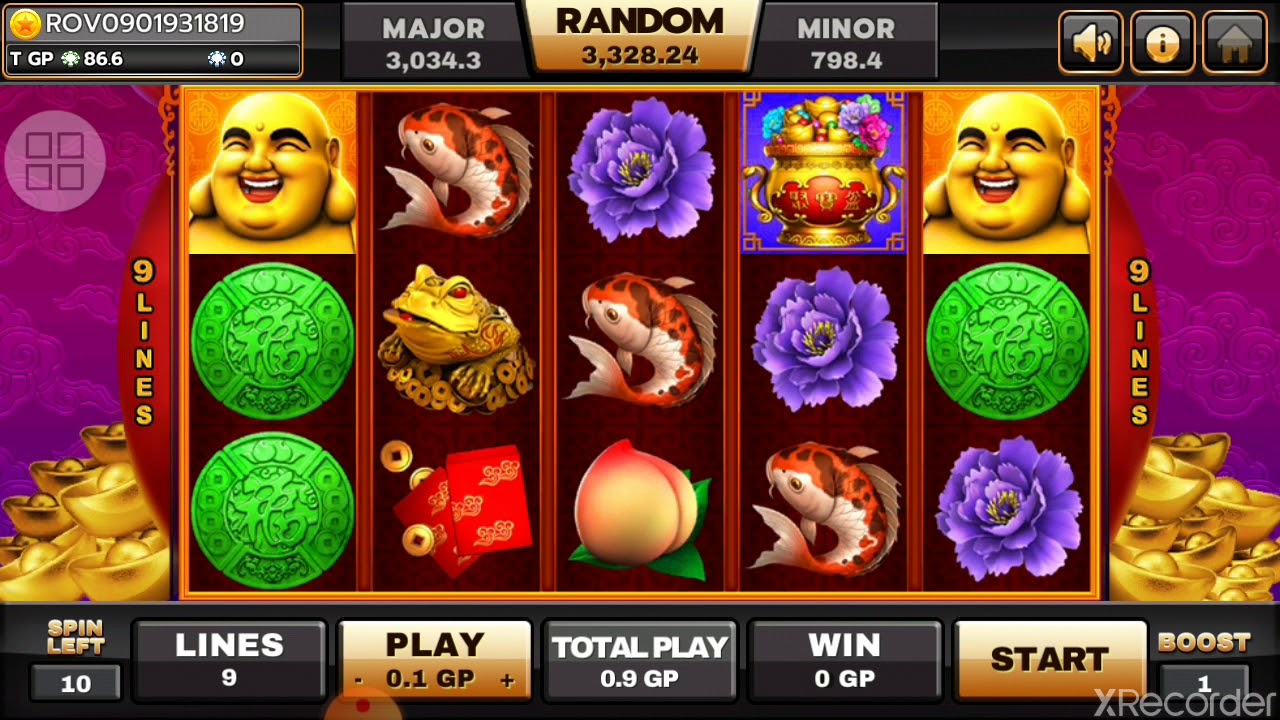Image resolution: width=1280 pixels, height=720 pixels.
Task: Return to lobby with the home icon
Action: point(1233,41)
